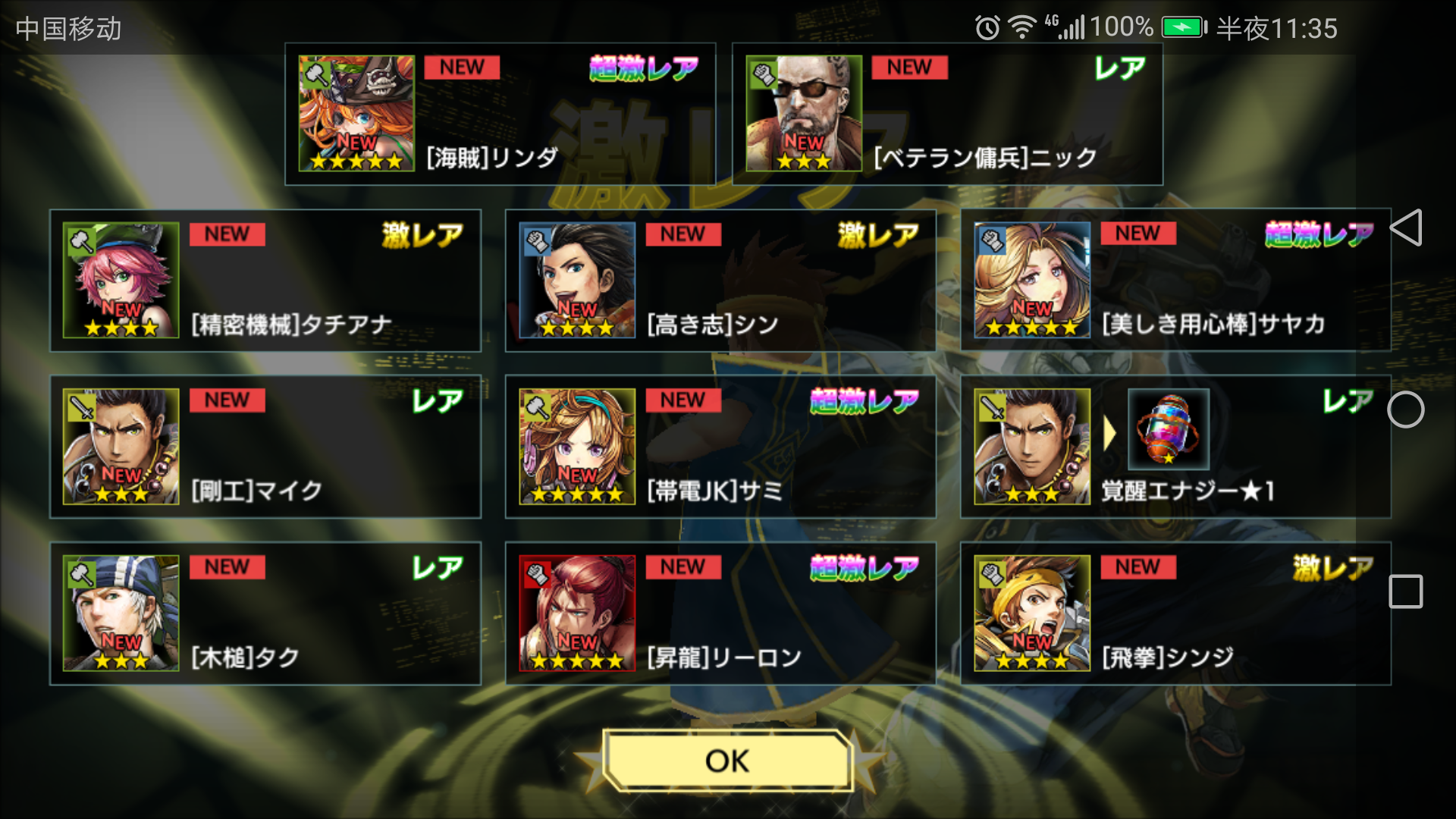Open the 覚醒エナジー★1 item thumbnail

[x=1168, y=428]
